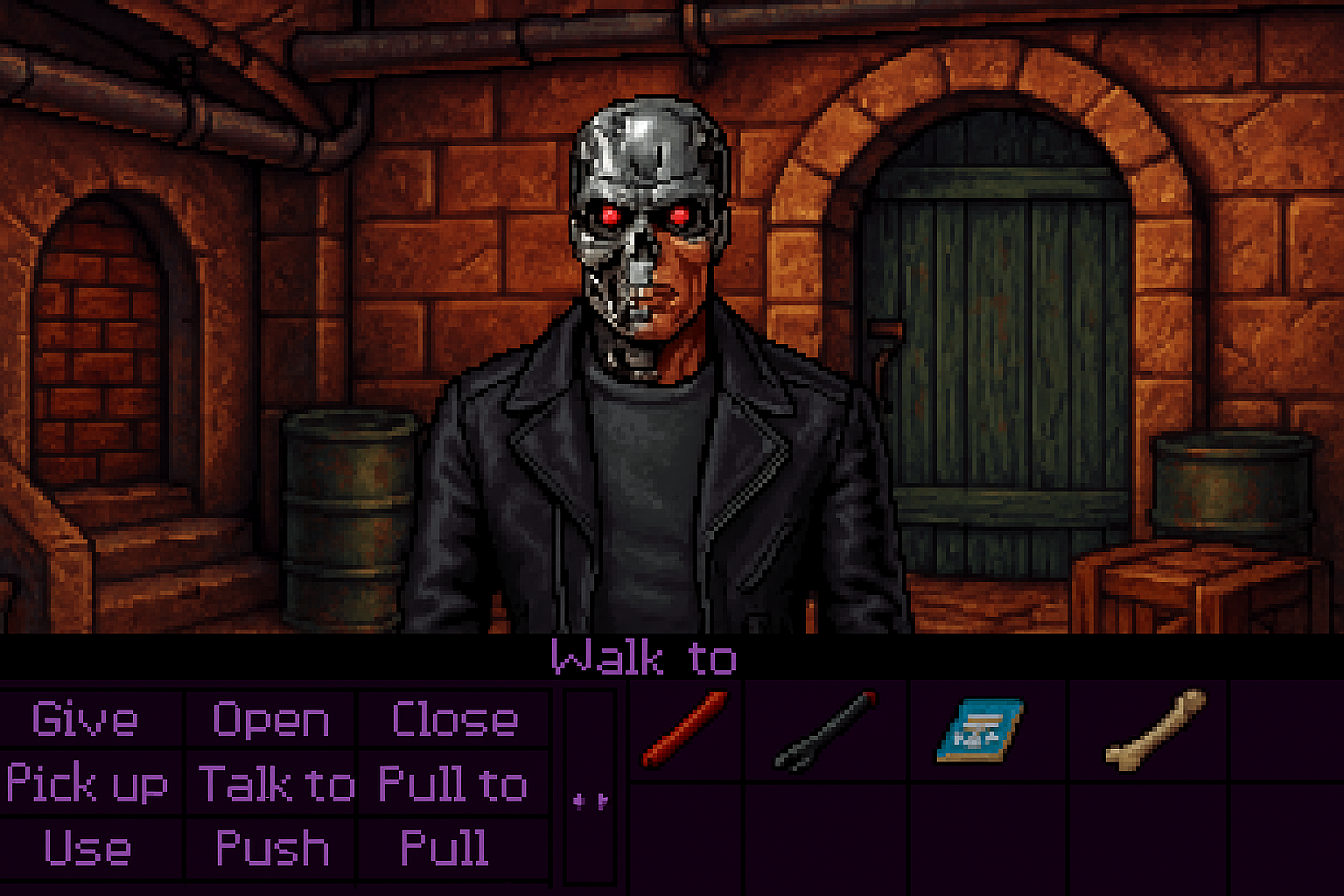The width and height of the screenshot is (1344, 896).
Task: Select the Pull to verb
Action: click(x=453, y=783)
